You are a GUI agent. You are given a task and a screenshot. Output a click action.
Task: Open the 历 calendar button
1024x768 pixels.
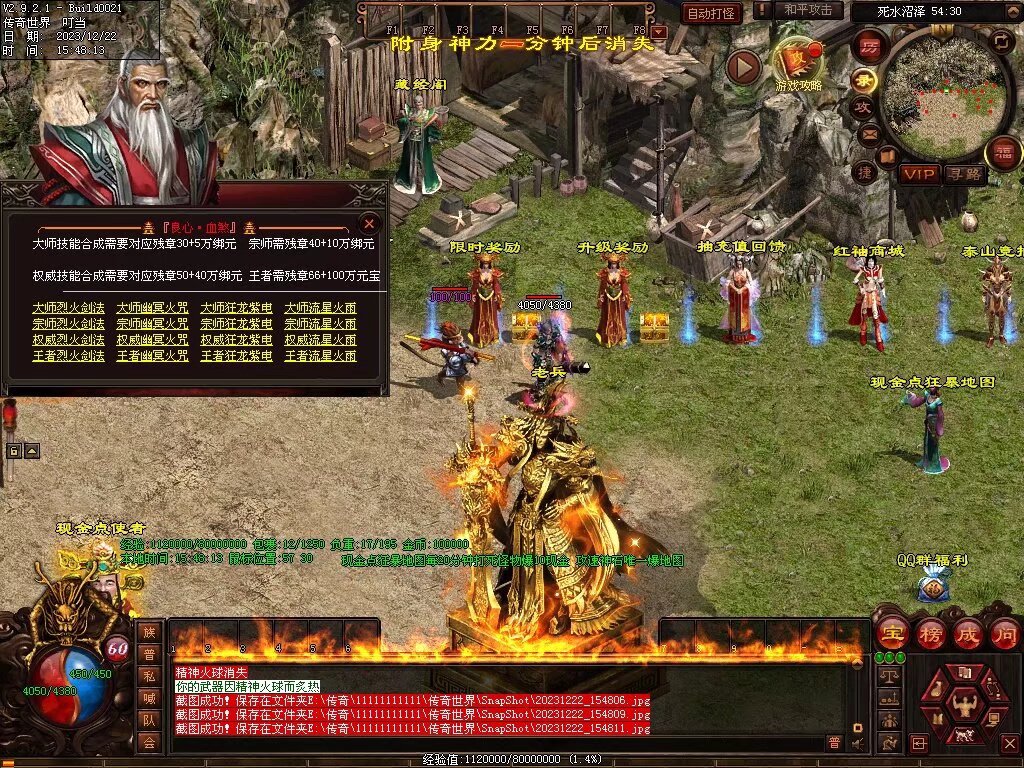tap(869, 47)
